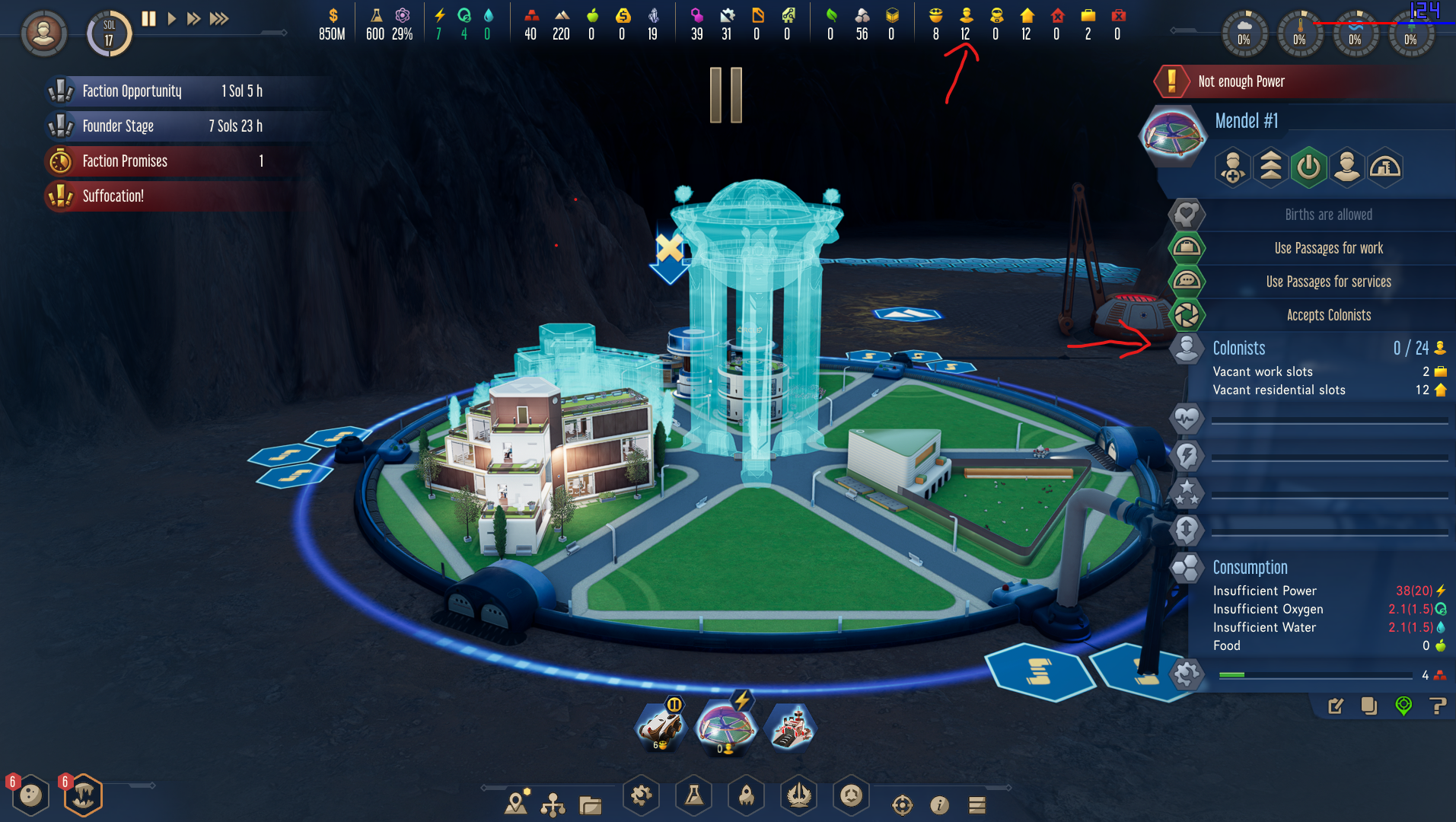Open the Command Center hierarchy menu

[553, 804]
